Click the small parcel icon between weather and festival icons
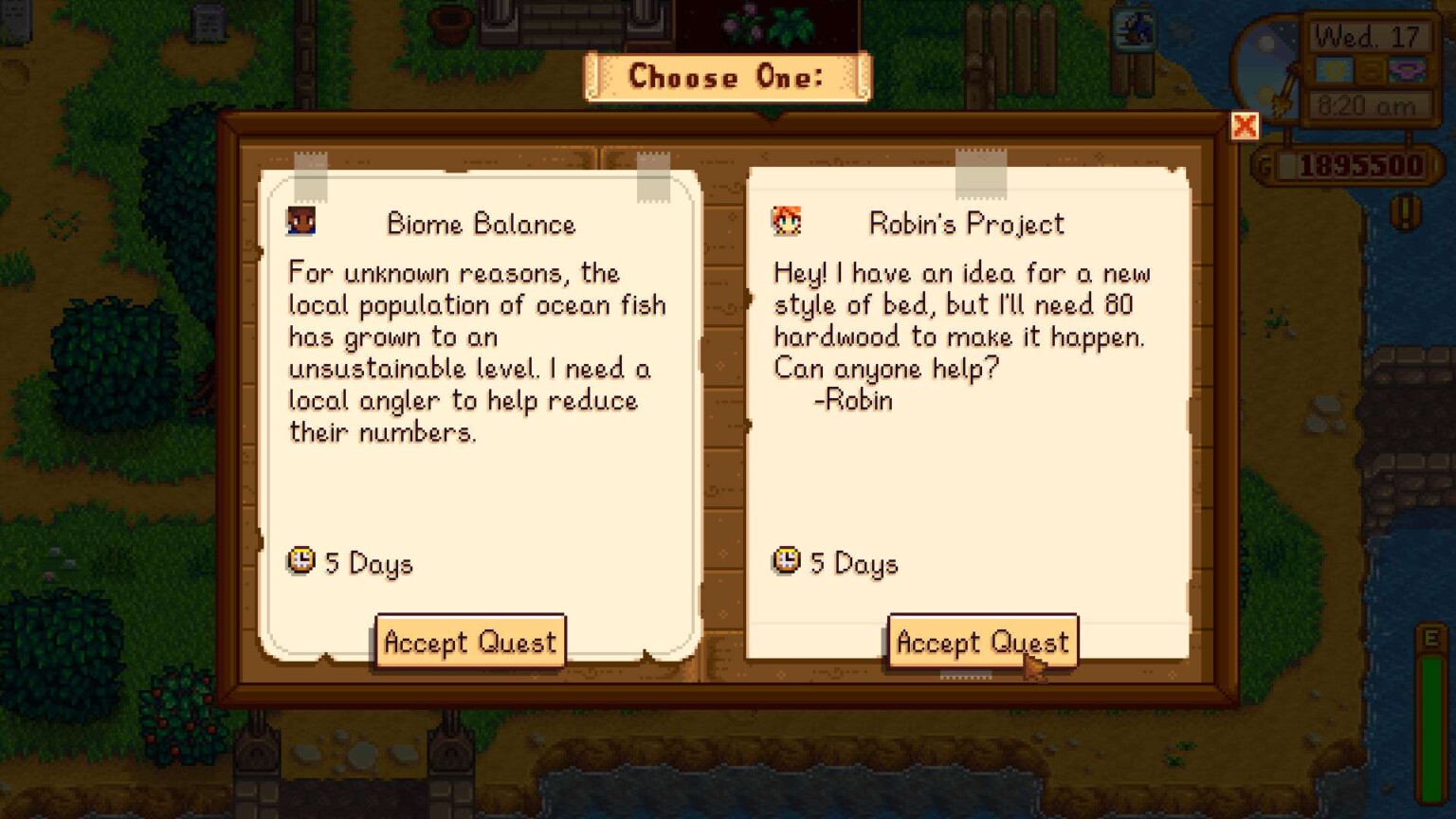This screenshot has height=819, width=1456. (1373, 68)
